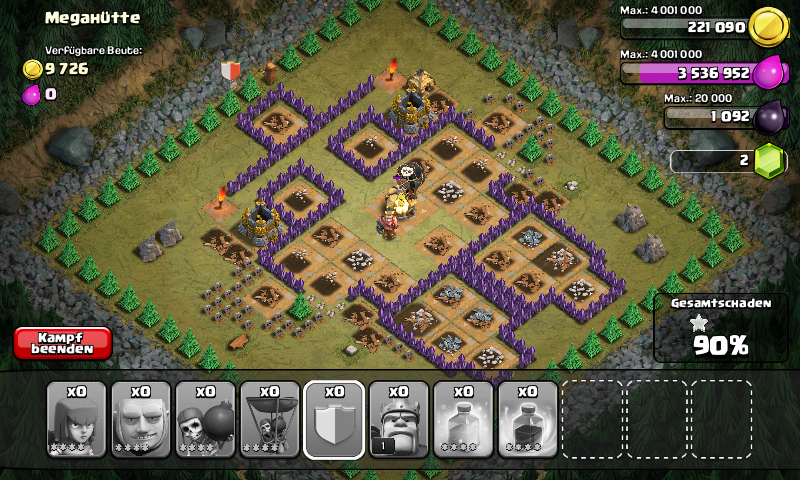Screen dimensions: 800x480
Task: End the battle with Kampf beenden
Action: point(62,343)
